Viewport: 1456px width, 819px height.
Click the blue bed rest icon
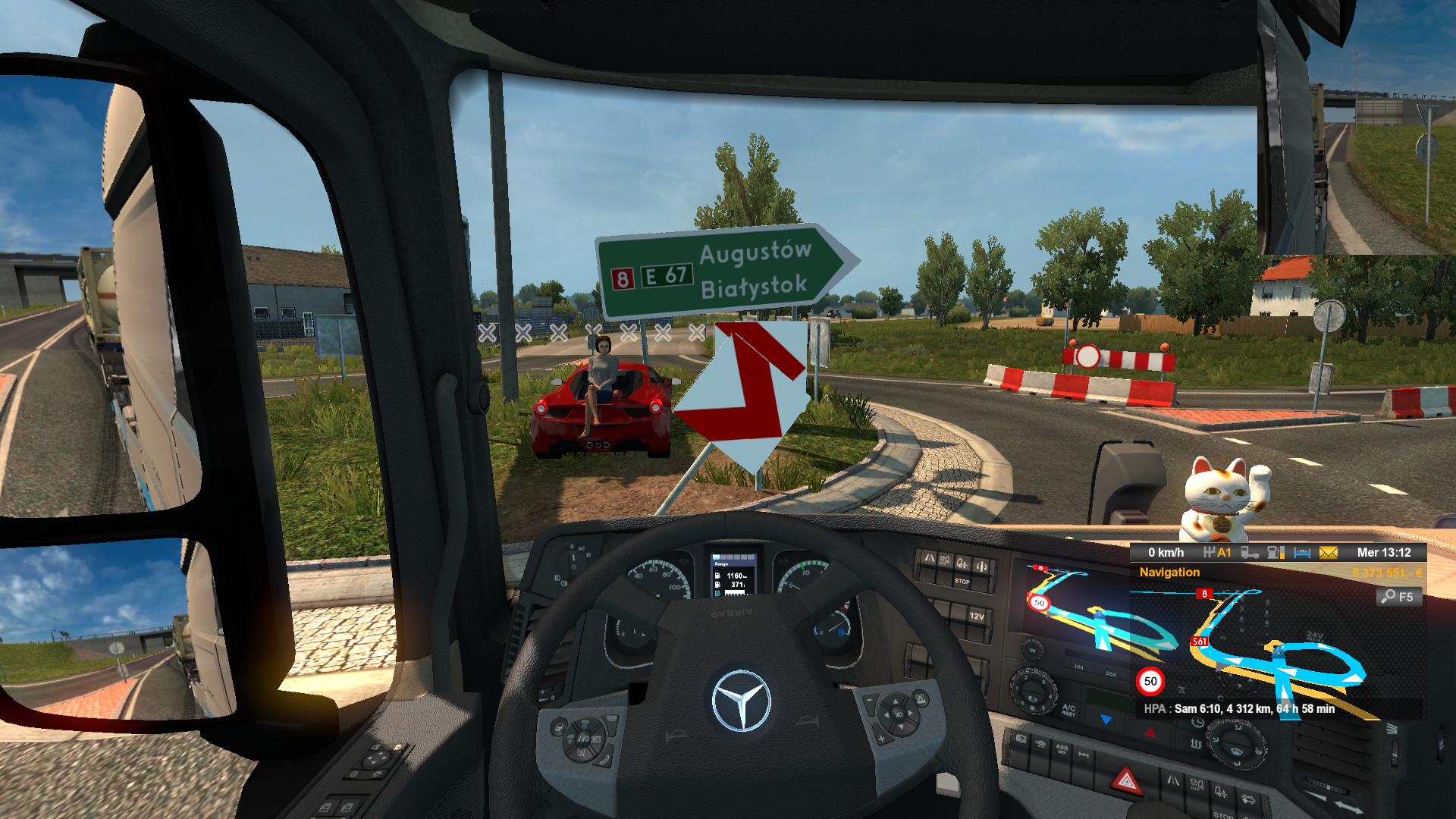pos(1302,553)
